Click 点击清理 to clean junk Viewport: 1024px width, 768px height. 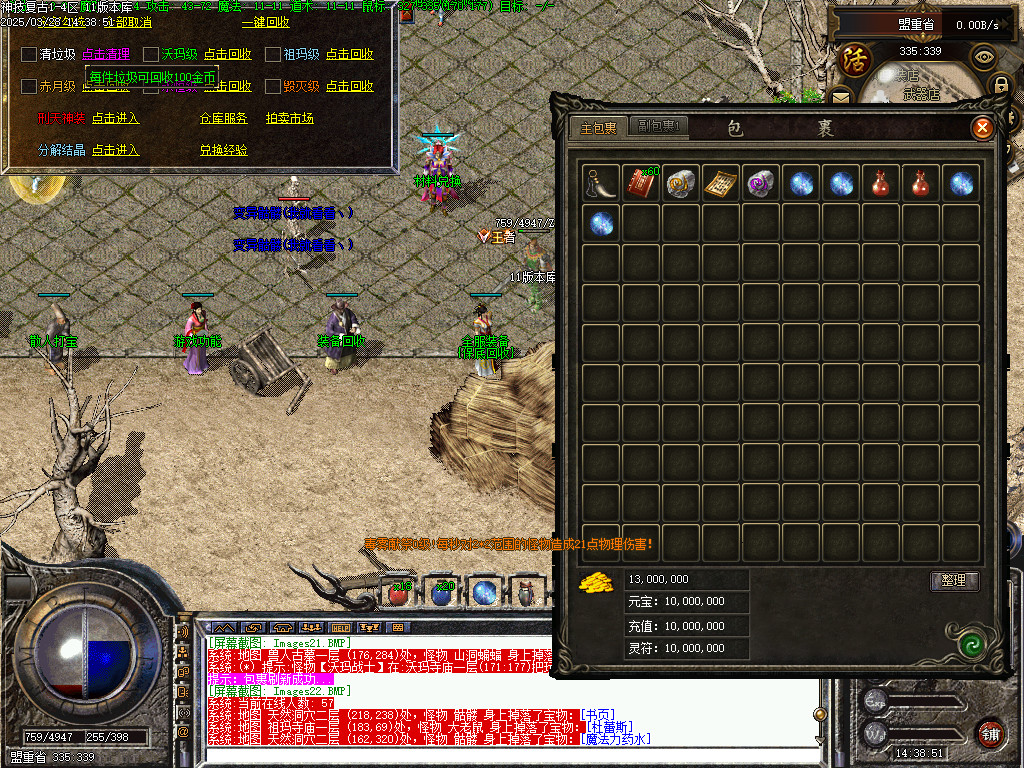pyautogui.click(x=106, y=54)
